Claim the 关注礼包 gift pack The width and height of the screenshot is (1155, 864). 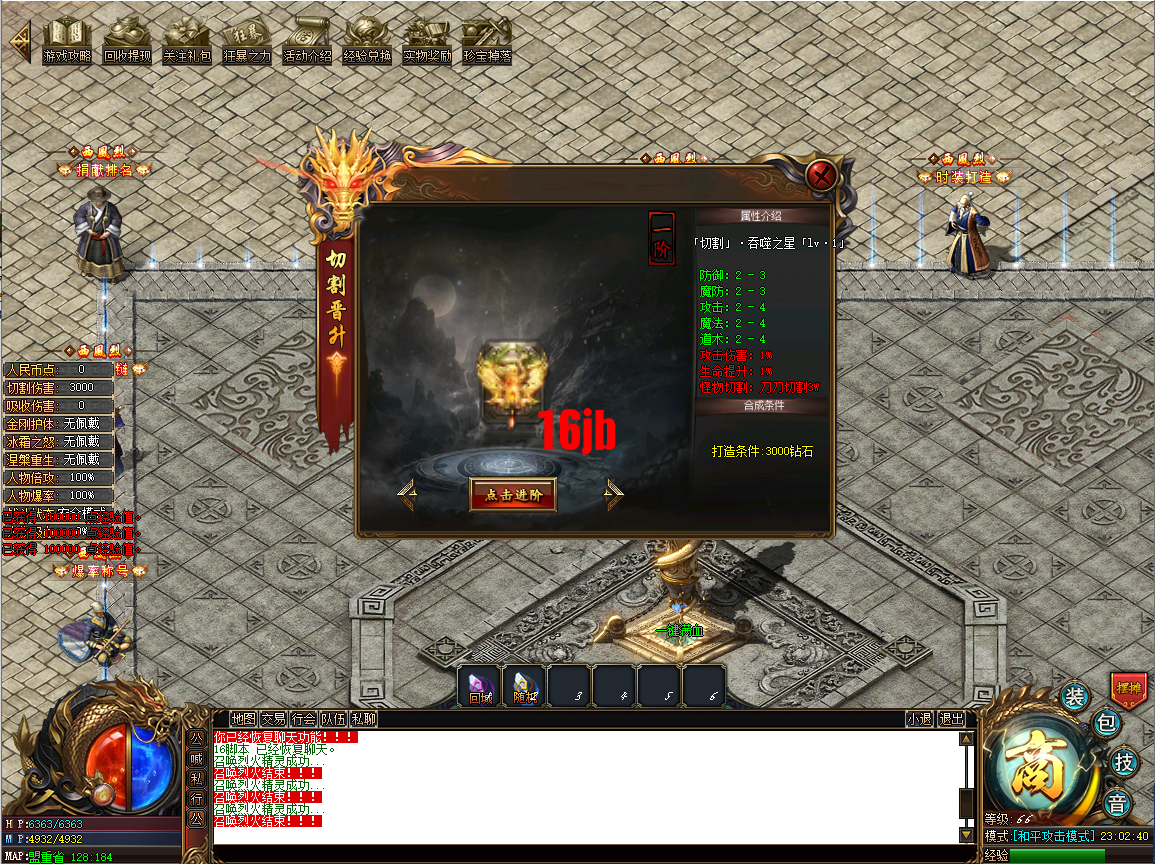187,42
